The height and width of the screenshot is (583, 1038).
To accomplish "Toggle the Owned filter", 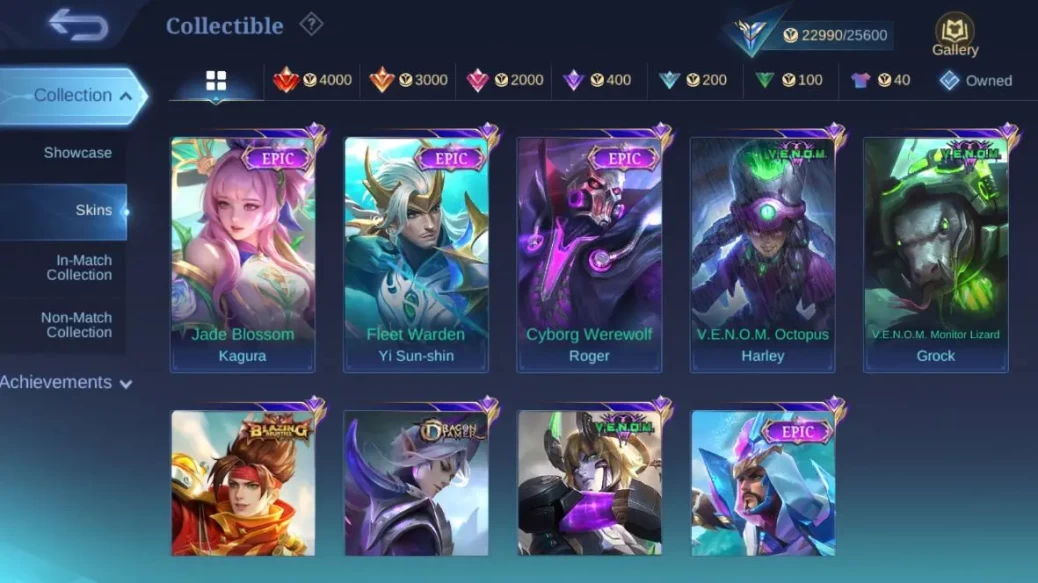I will pos(975,81).
